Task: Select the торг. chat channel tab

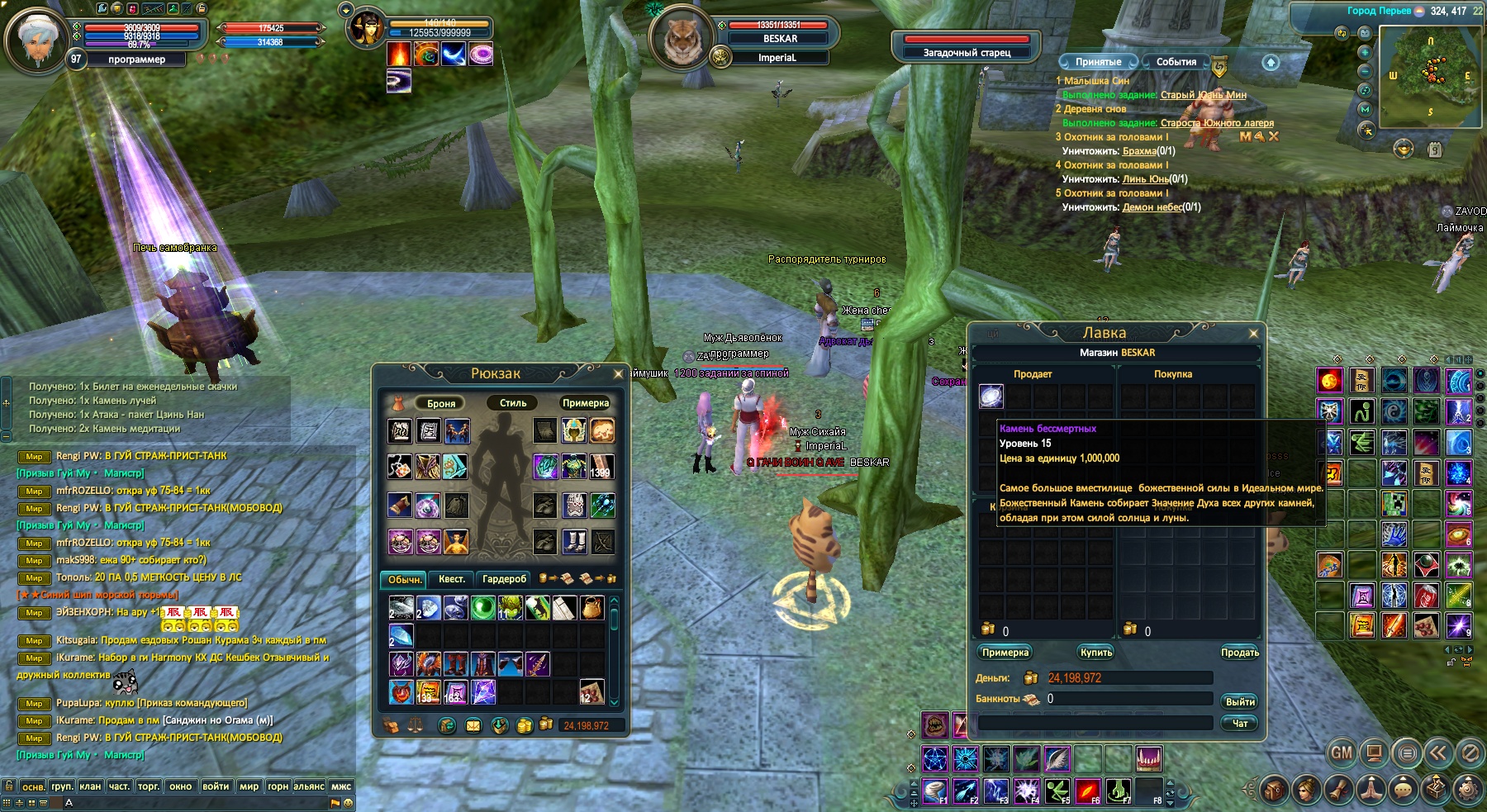Action: pyautogui.click(x=149, y=786)
